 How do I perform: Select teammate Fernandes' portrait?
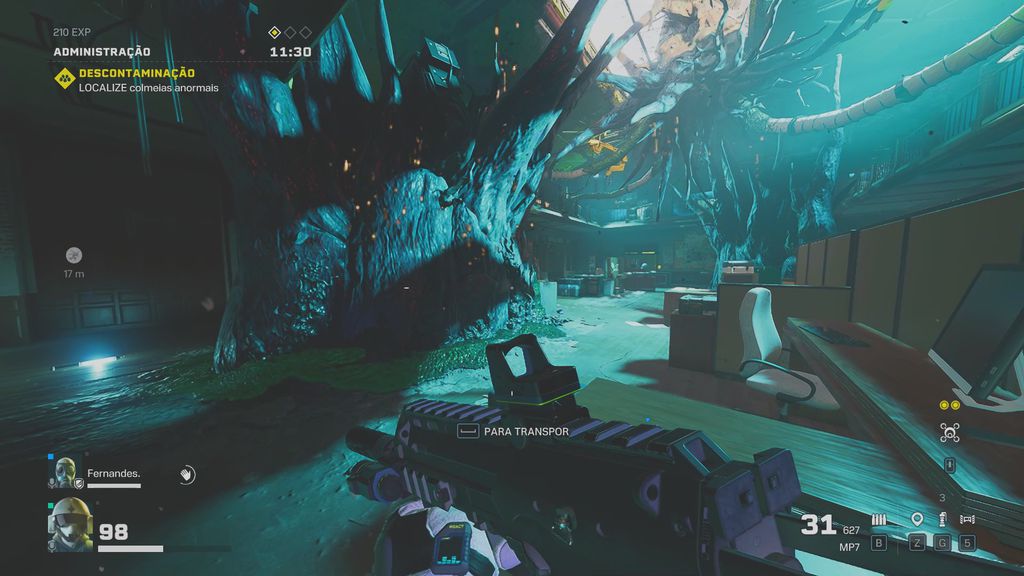tap(63, 471)
